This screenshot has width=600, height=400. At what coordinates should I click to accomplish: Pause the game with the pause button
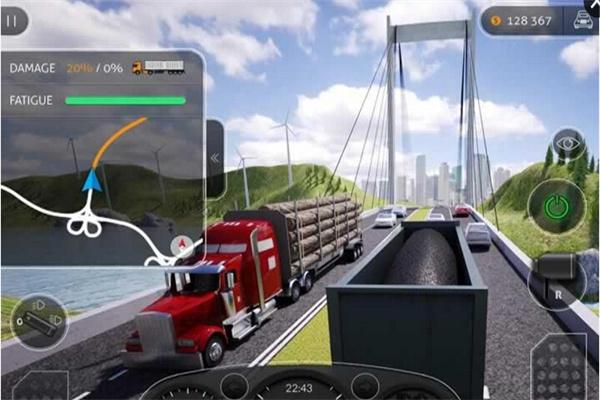click(13, 20)
